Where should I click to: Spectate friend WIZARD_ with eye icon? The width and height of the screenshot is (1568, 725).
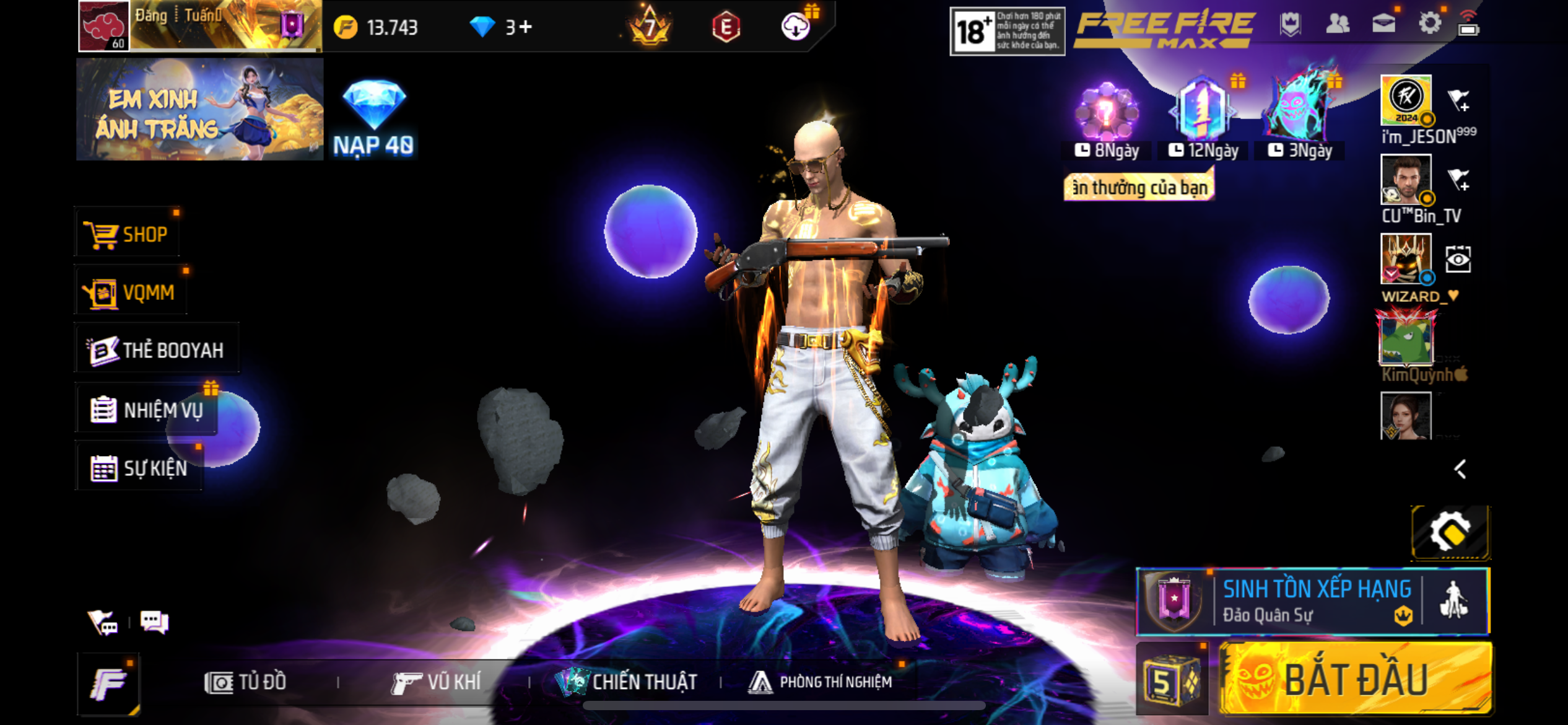tap(1458, 259)
